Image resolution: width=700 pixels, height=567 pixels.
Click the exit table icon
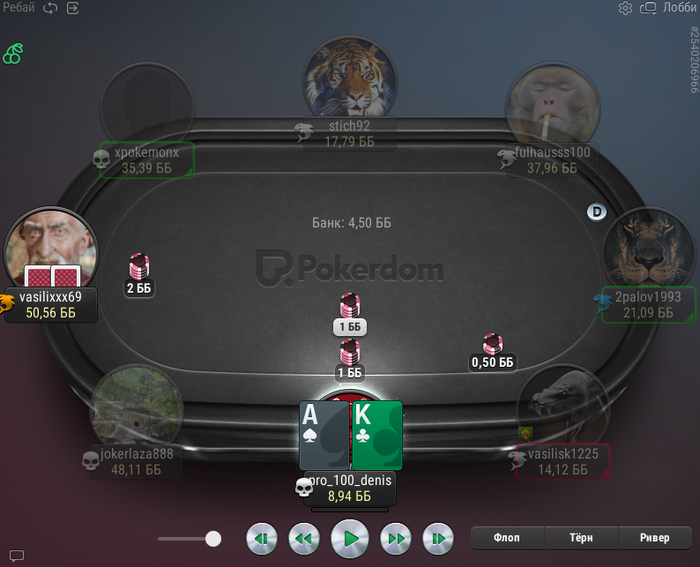click(x=73, y=8)
